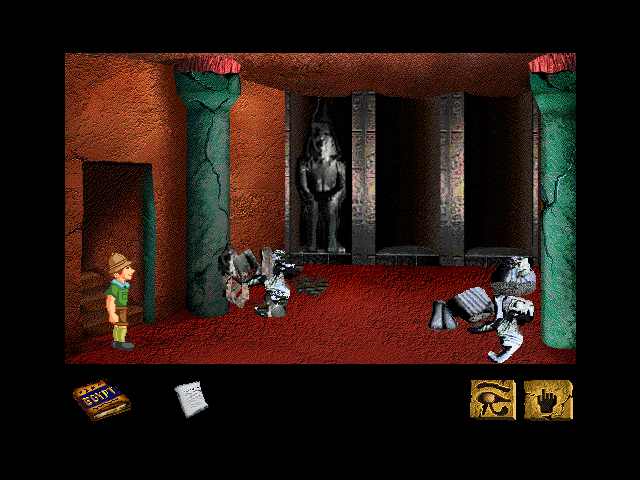Activate the Eye of Horus look action

[493, 399]
